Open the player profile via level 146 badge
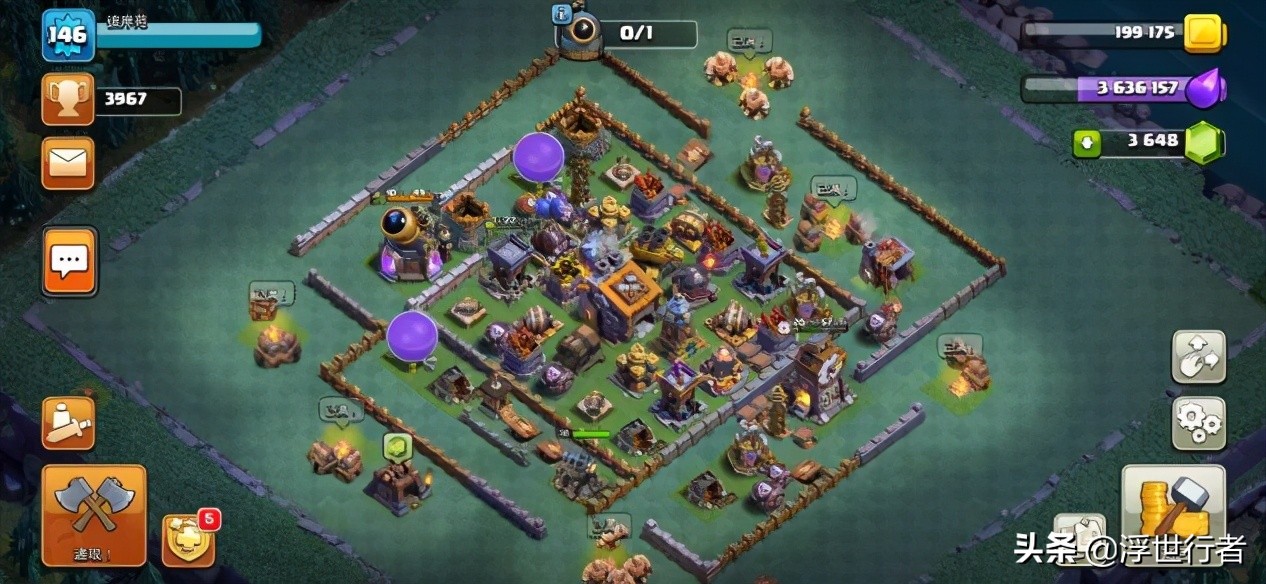 click(68, 36)
